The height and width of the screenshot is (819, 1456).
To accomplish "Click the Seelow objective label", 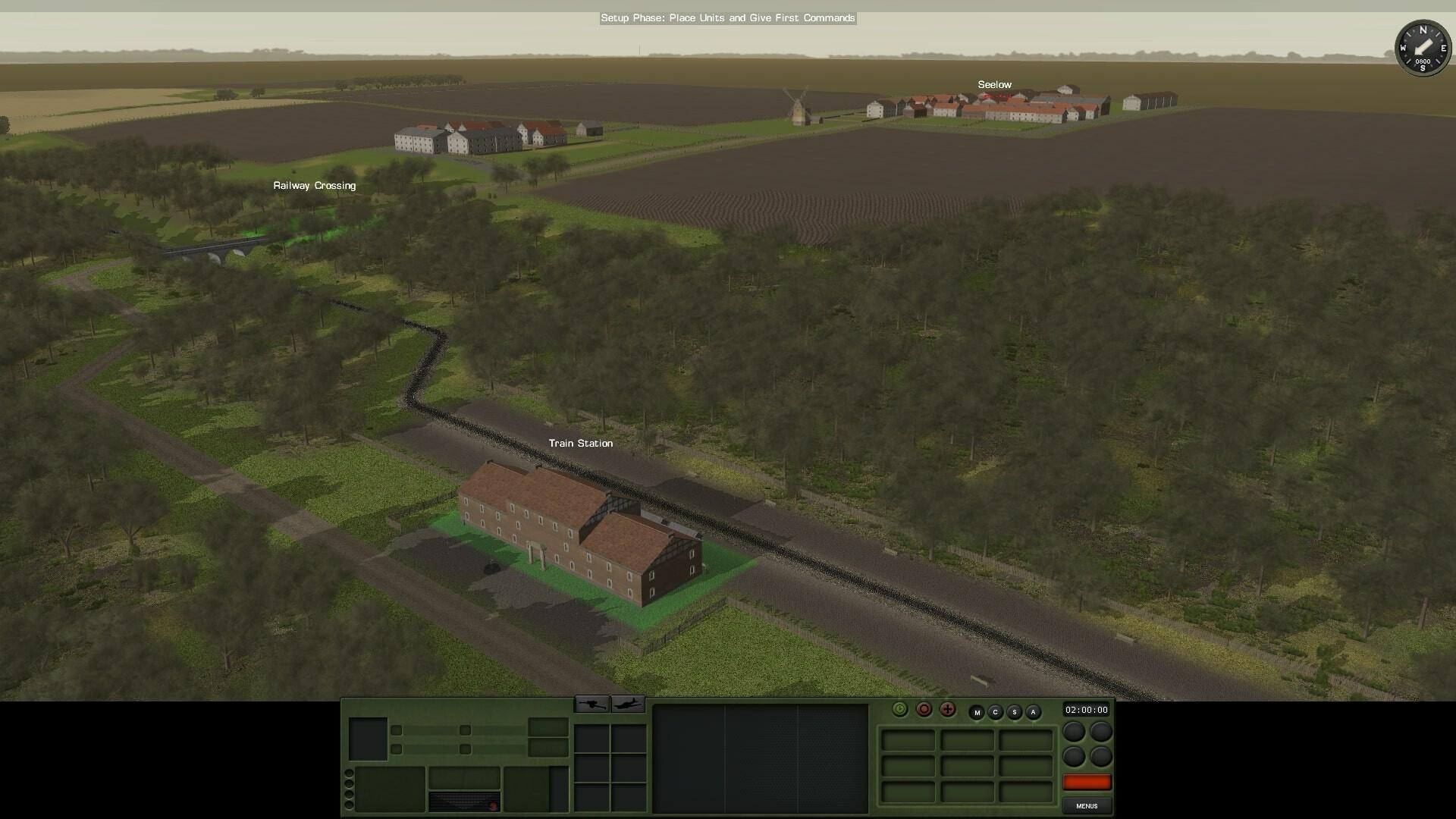I will coord(994,84).
